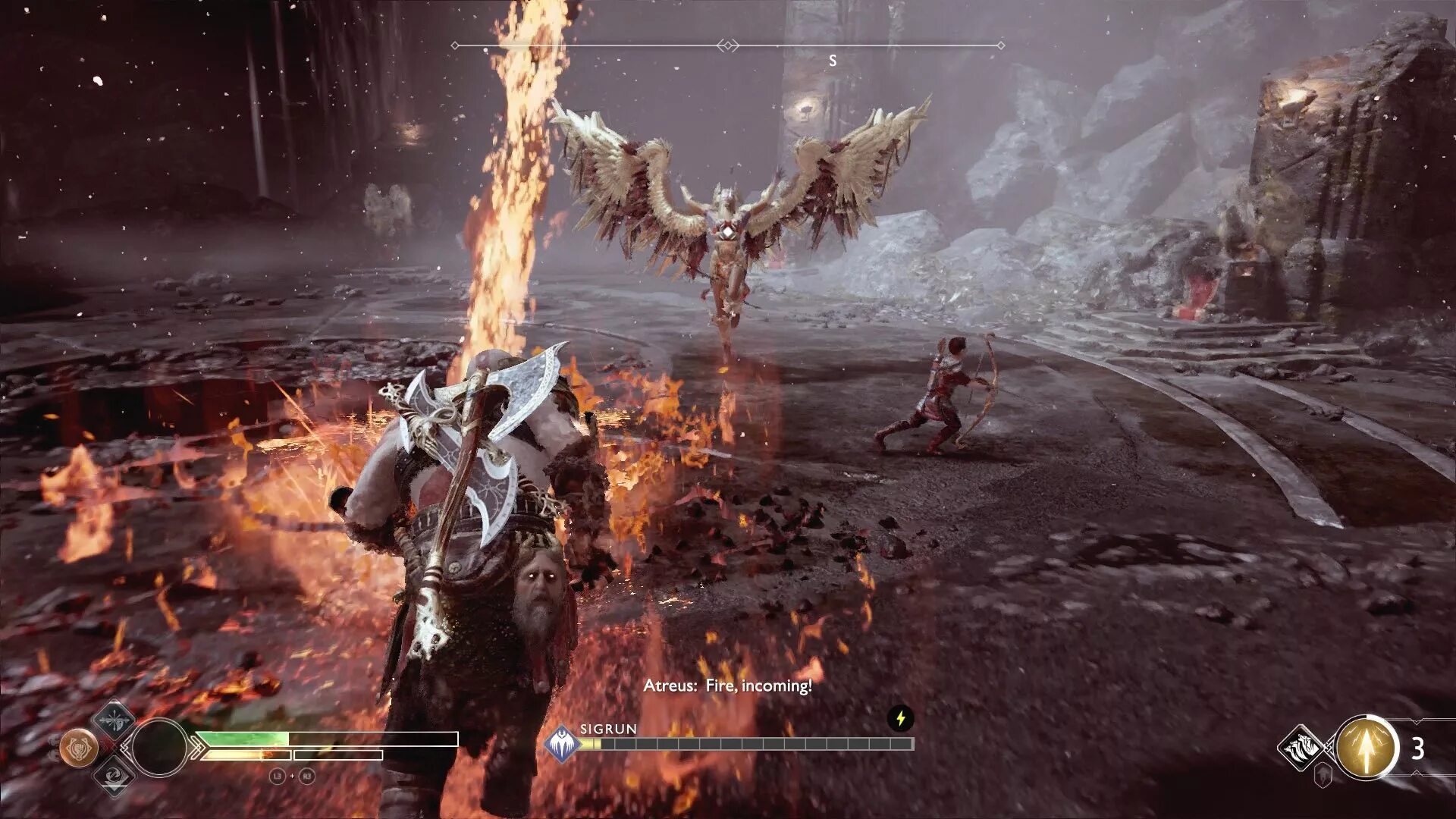Image resolution: width=1456 pixels, height=819 pixels.
Task: Use the wolves runic summon icon
Action: pos(1301,748)
